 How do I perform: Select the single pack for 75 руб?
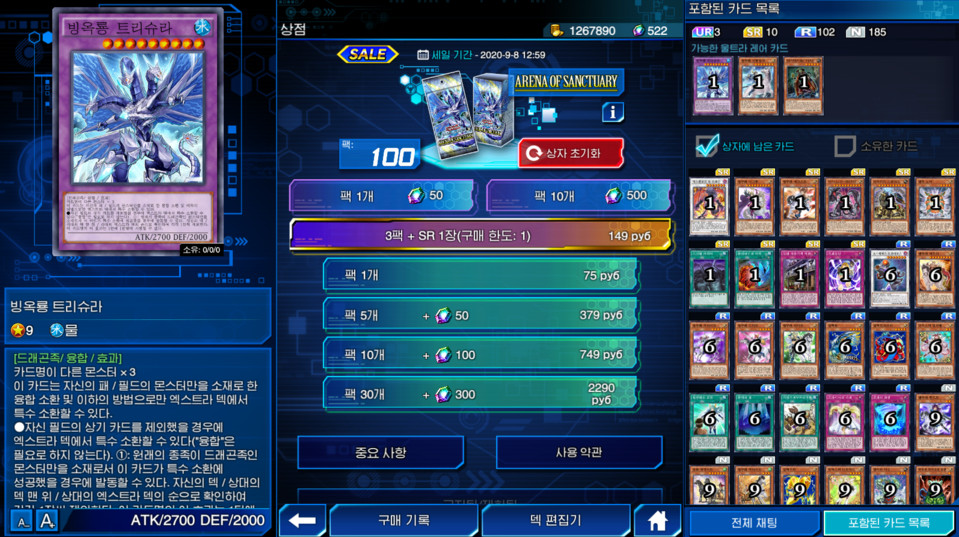tap(480, 275)
